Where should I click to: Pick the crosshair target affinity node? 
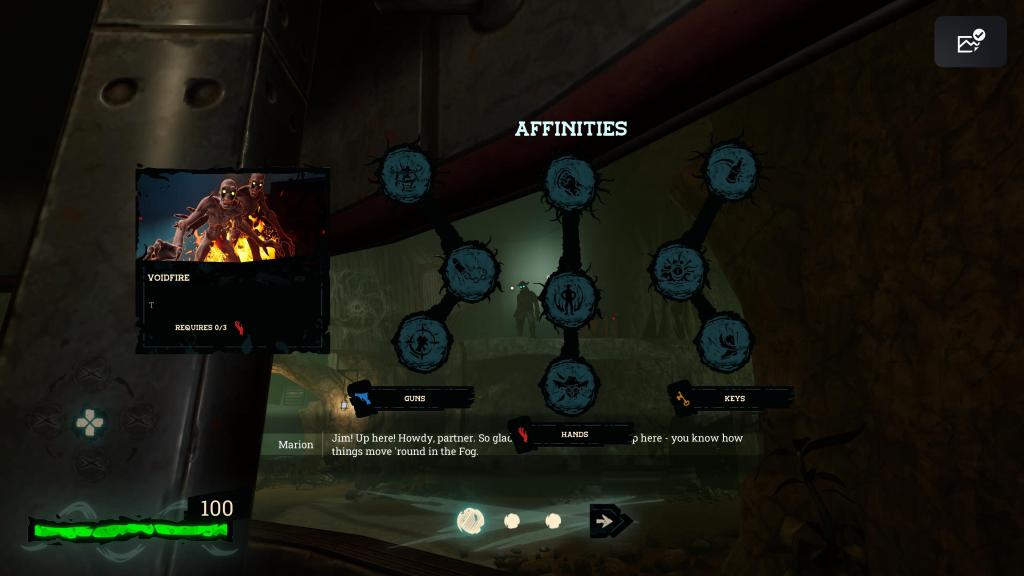[x=424, y=342]
